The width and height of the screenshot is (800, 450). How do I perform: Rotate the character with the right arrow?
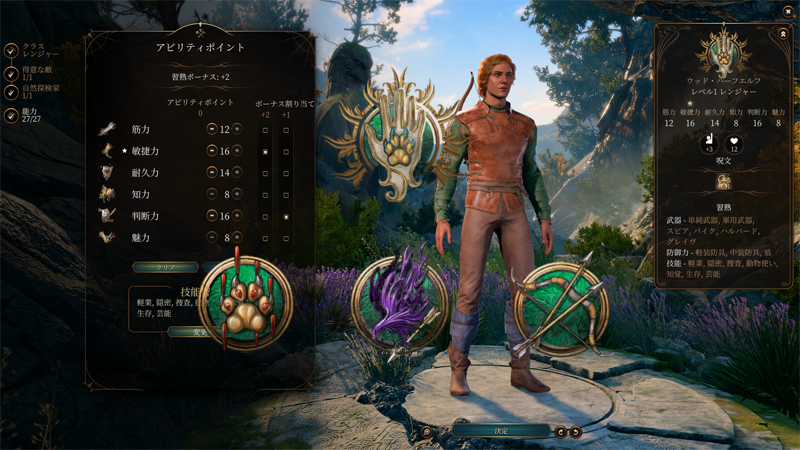[575, 432]
